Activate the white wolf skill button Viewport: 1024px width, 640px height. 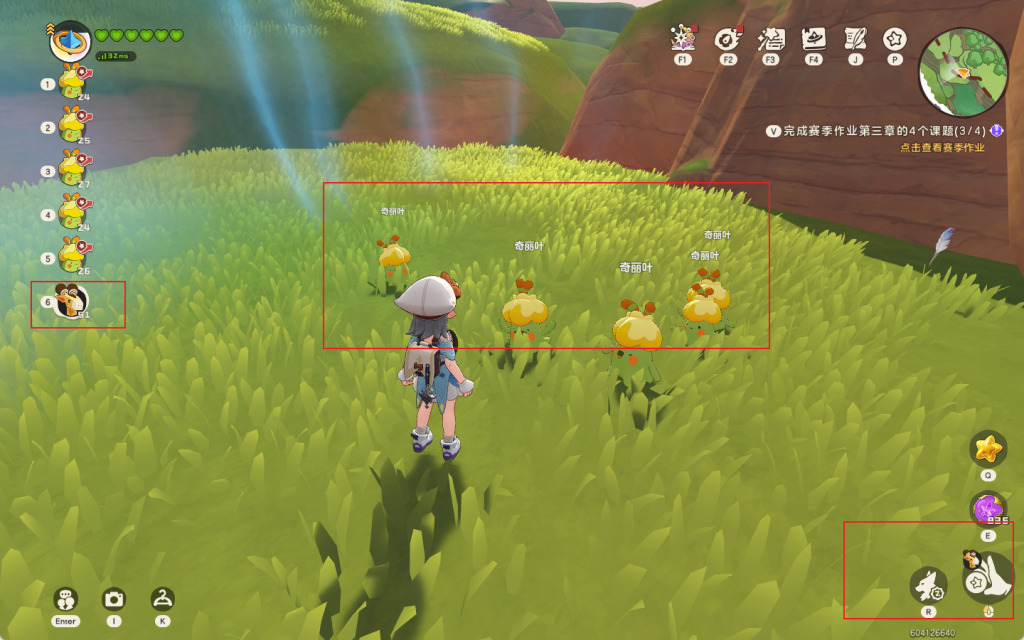928,585
